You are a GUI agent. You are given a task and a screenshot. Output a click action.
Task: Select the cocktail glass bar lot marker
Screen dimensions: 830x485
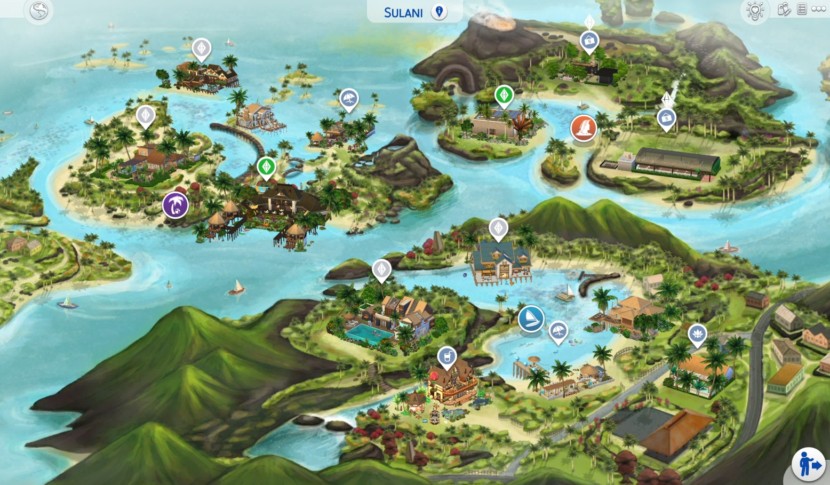pyautogui.click(x=447, y=355)
